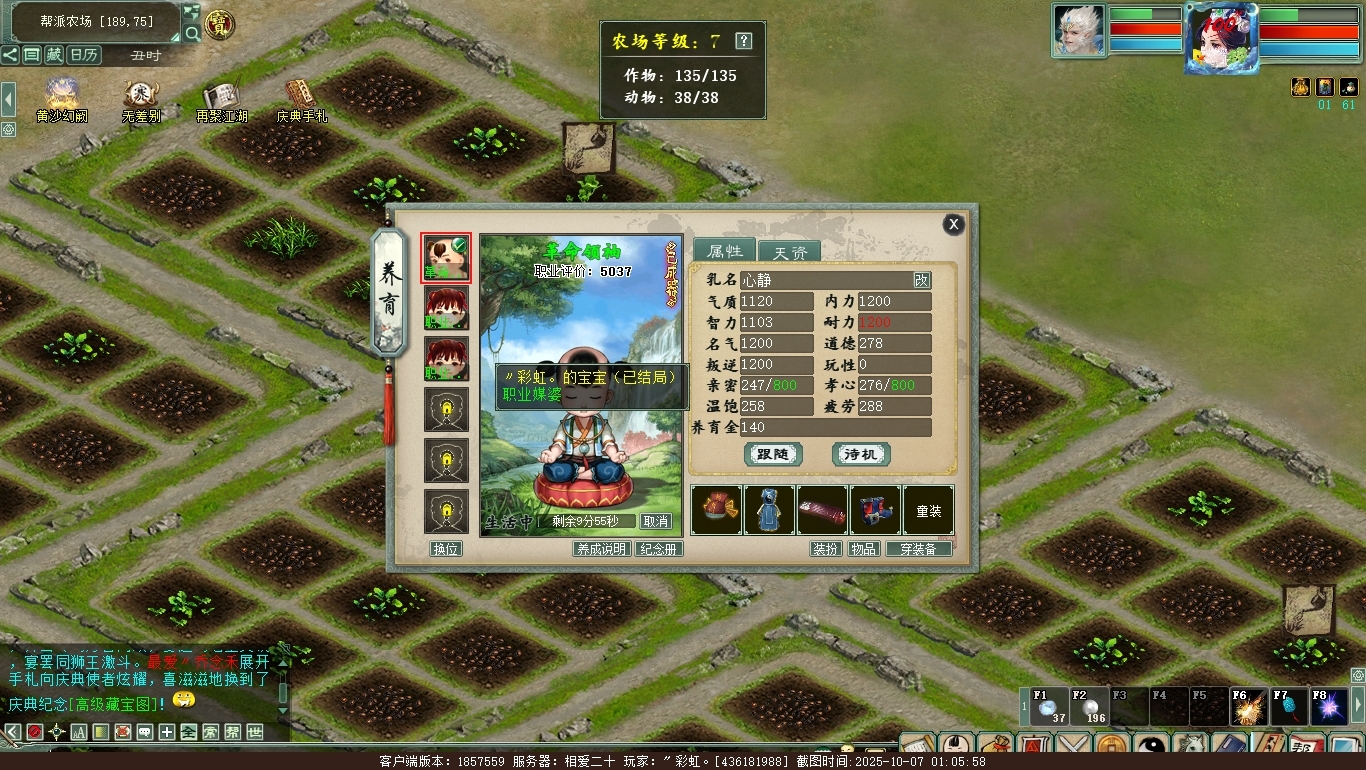Switch to the 天资 tab
Viewport: 1366px width, 770px height.
click(x=789, y=252)
